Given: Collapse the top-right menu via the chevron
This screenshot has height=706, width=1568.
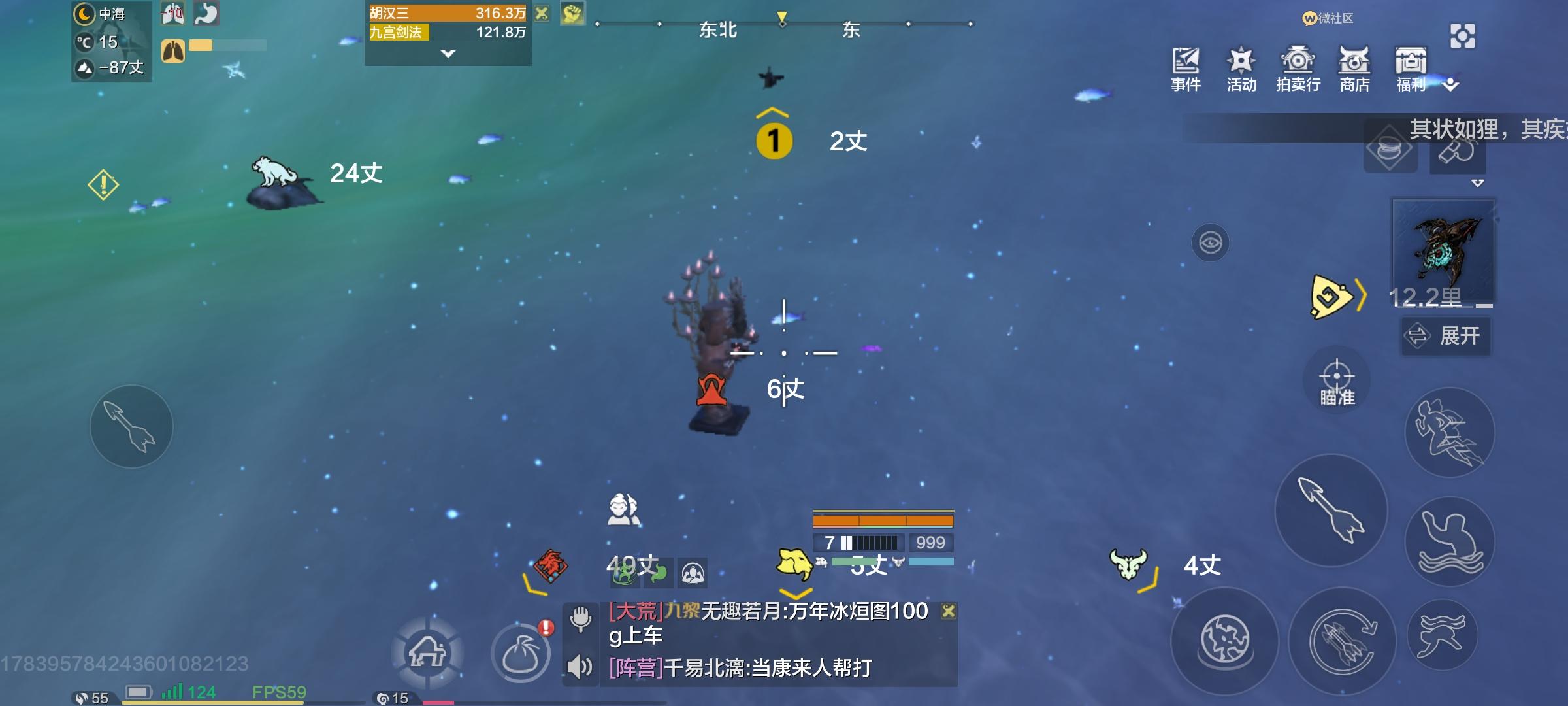Looking at the screenshot, I should click(1450, 85).
